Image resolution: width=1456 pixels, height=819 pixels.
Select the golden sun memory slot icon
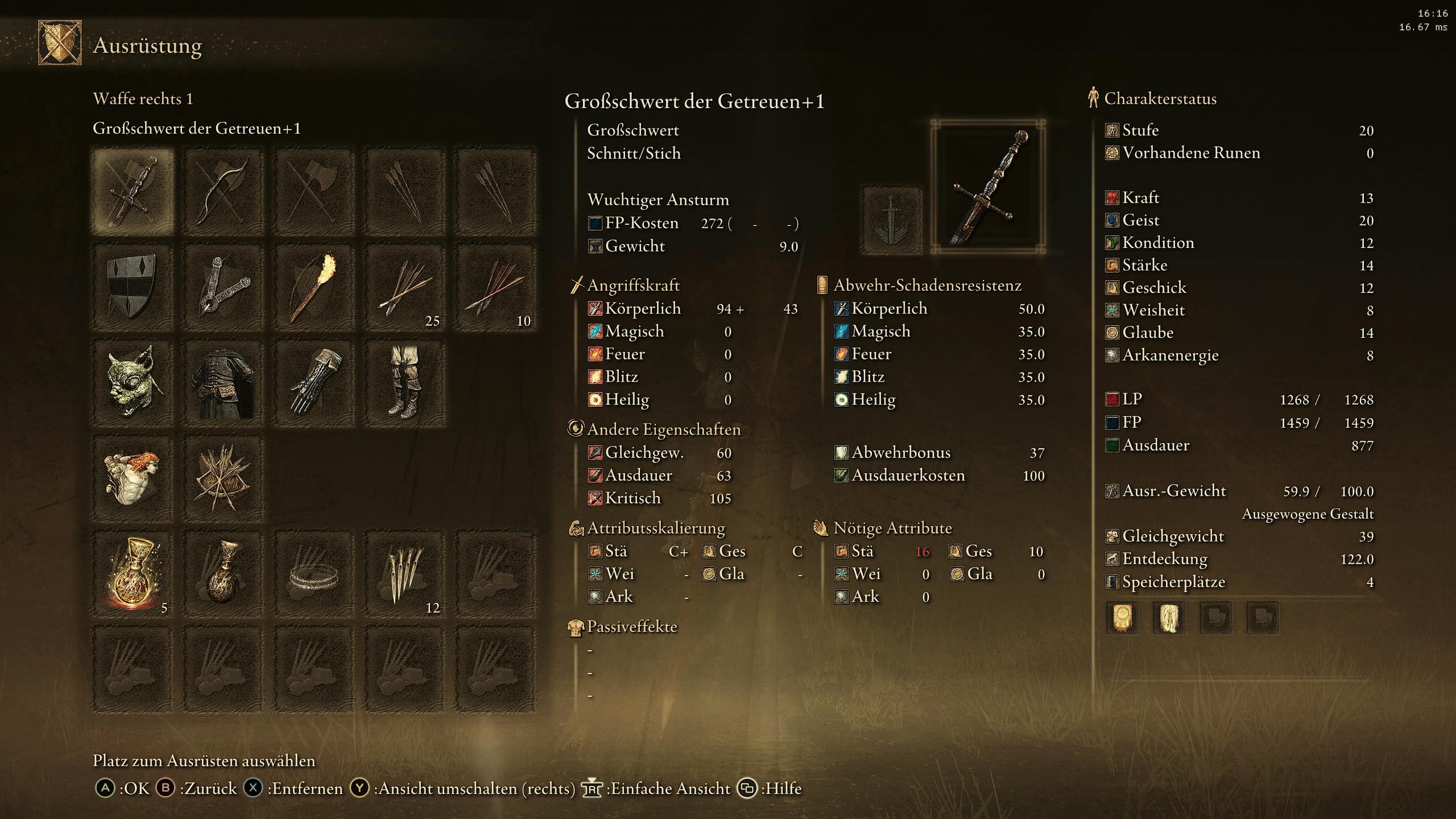(1122, 618)
